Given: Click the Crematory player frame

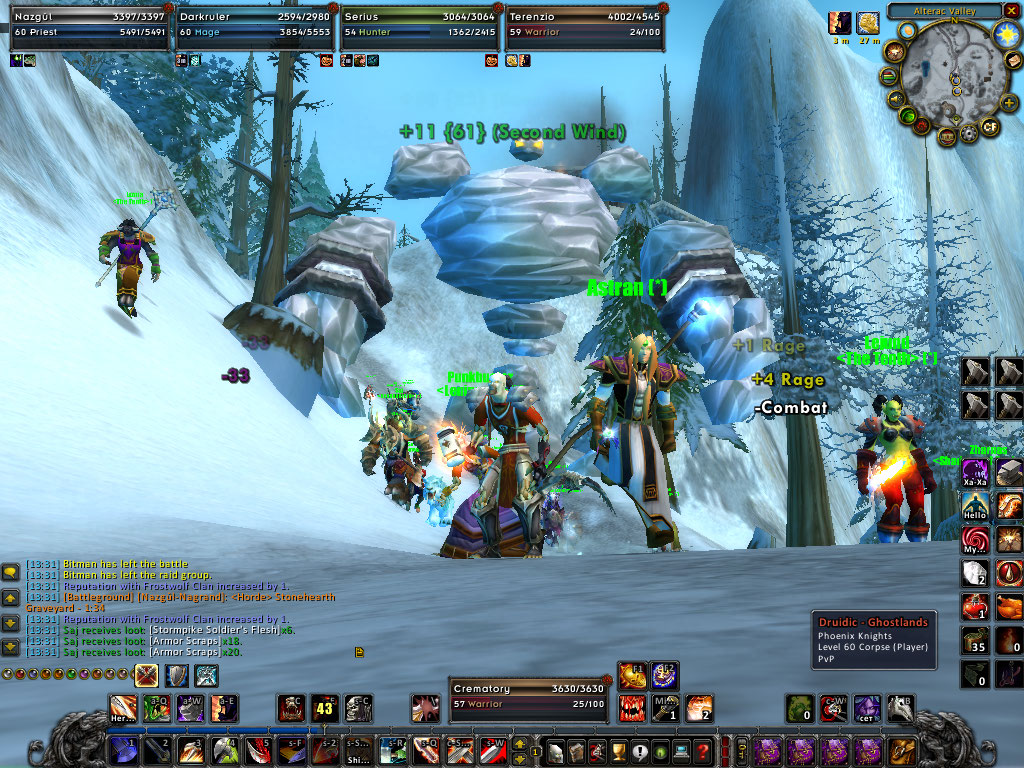Looking at the screenshot, I should 529,696.
